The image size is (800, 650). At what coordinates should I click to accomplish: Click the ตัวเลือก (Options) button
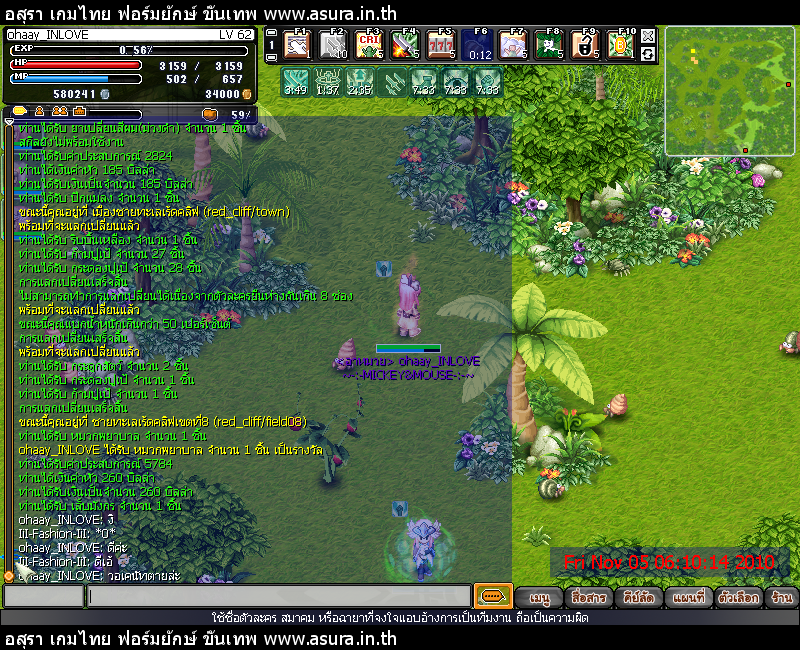click(x=738, y=598)
